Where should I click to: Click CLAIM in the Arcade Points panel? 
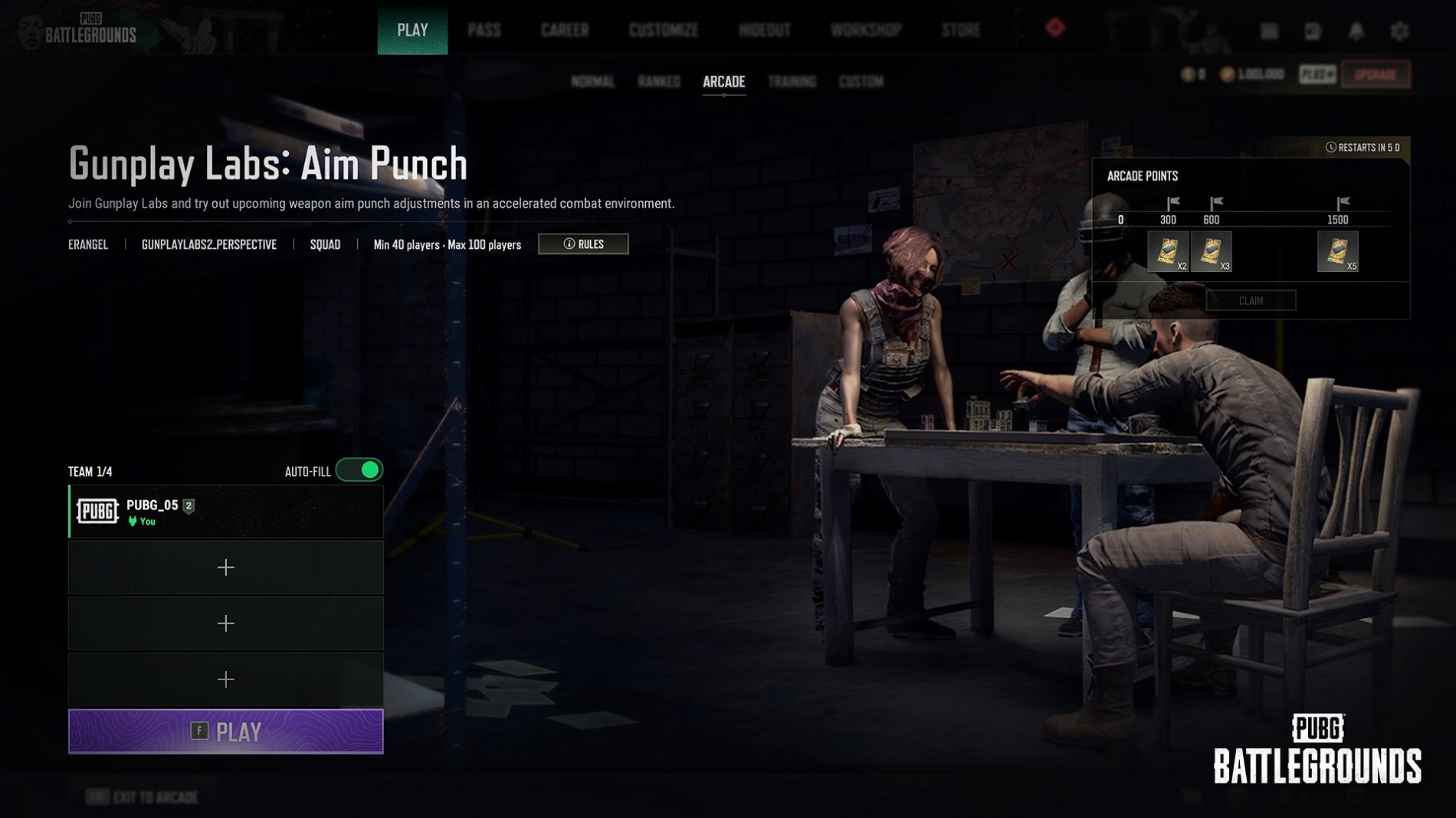point(1252,300)
